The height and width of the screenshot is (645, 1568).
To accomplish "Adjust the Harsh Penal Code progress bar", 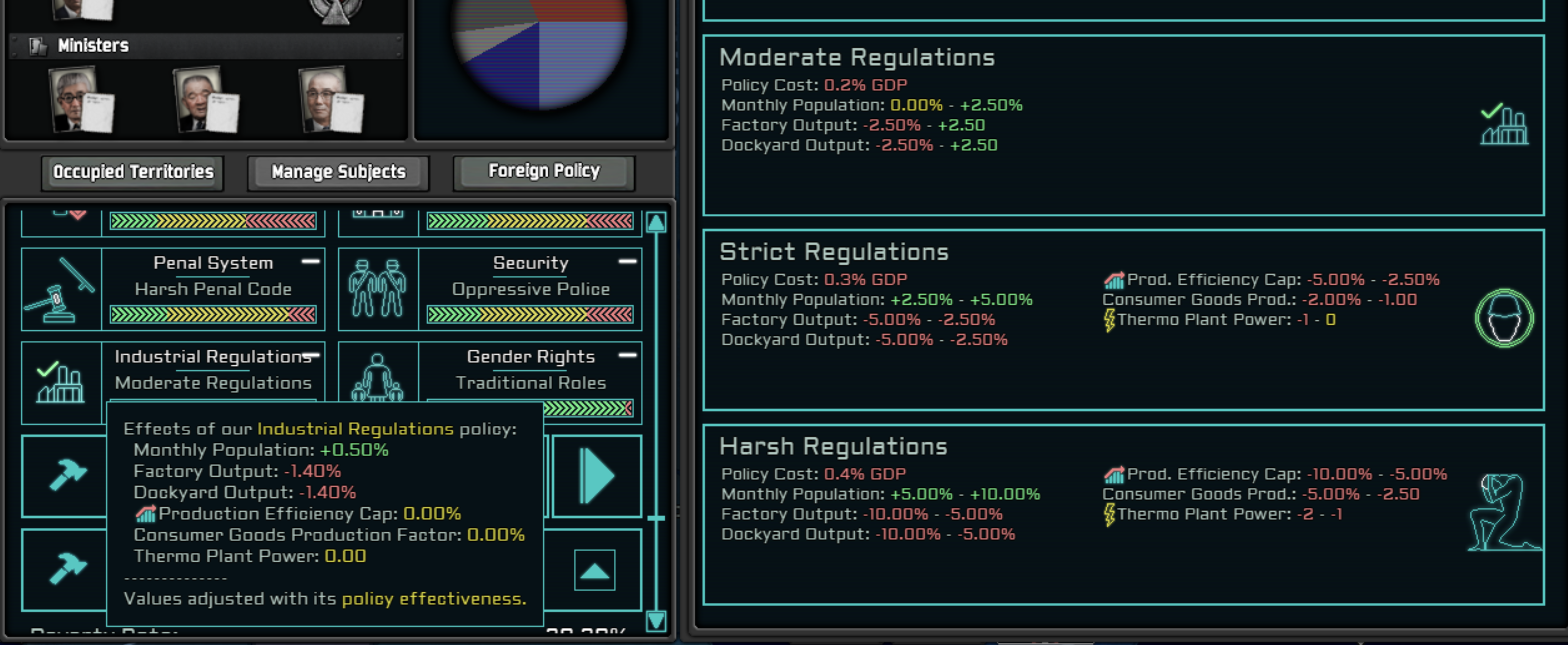I will click(x=213, y=316).
